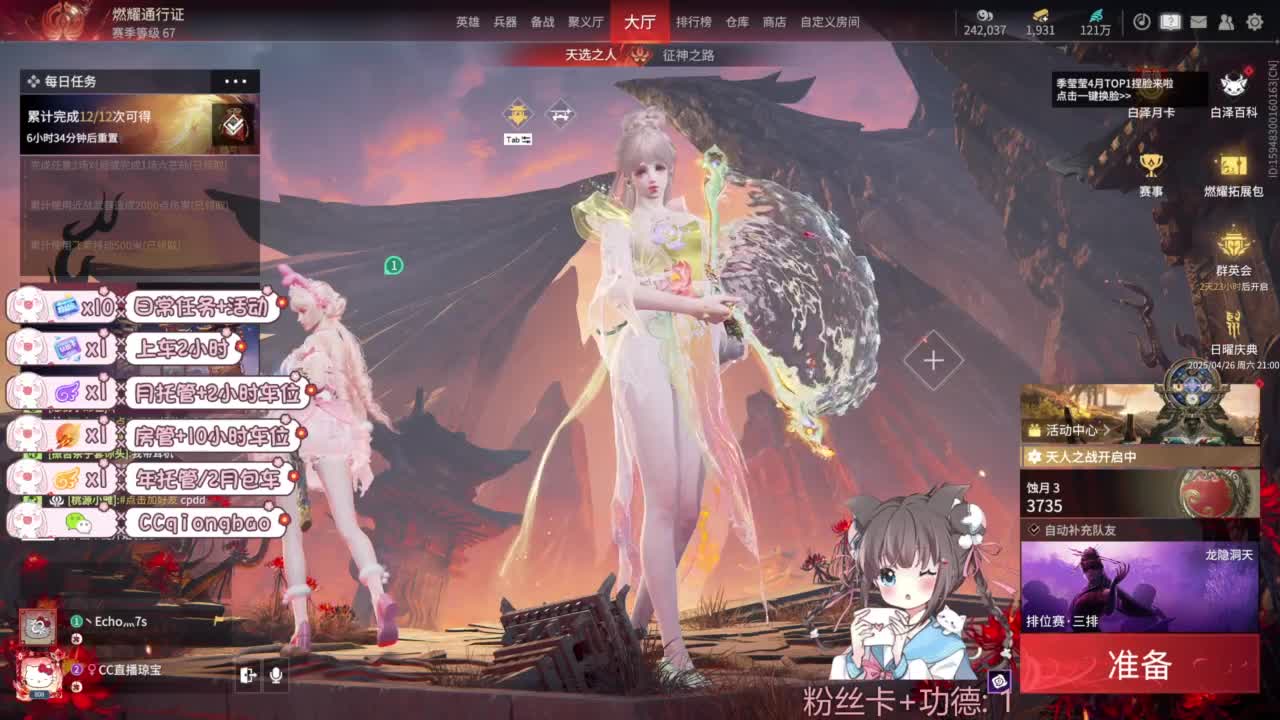Enable 自动补充队友 auto-fill teammates checkbox
Image resolution: width=1280 pixels, height=720 pixels.
pyautogui.click(x=1034, y=530)
